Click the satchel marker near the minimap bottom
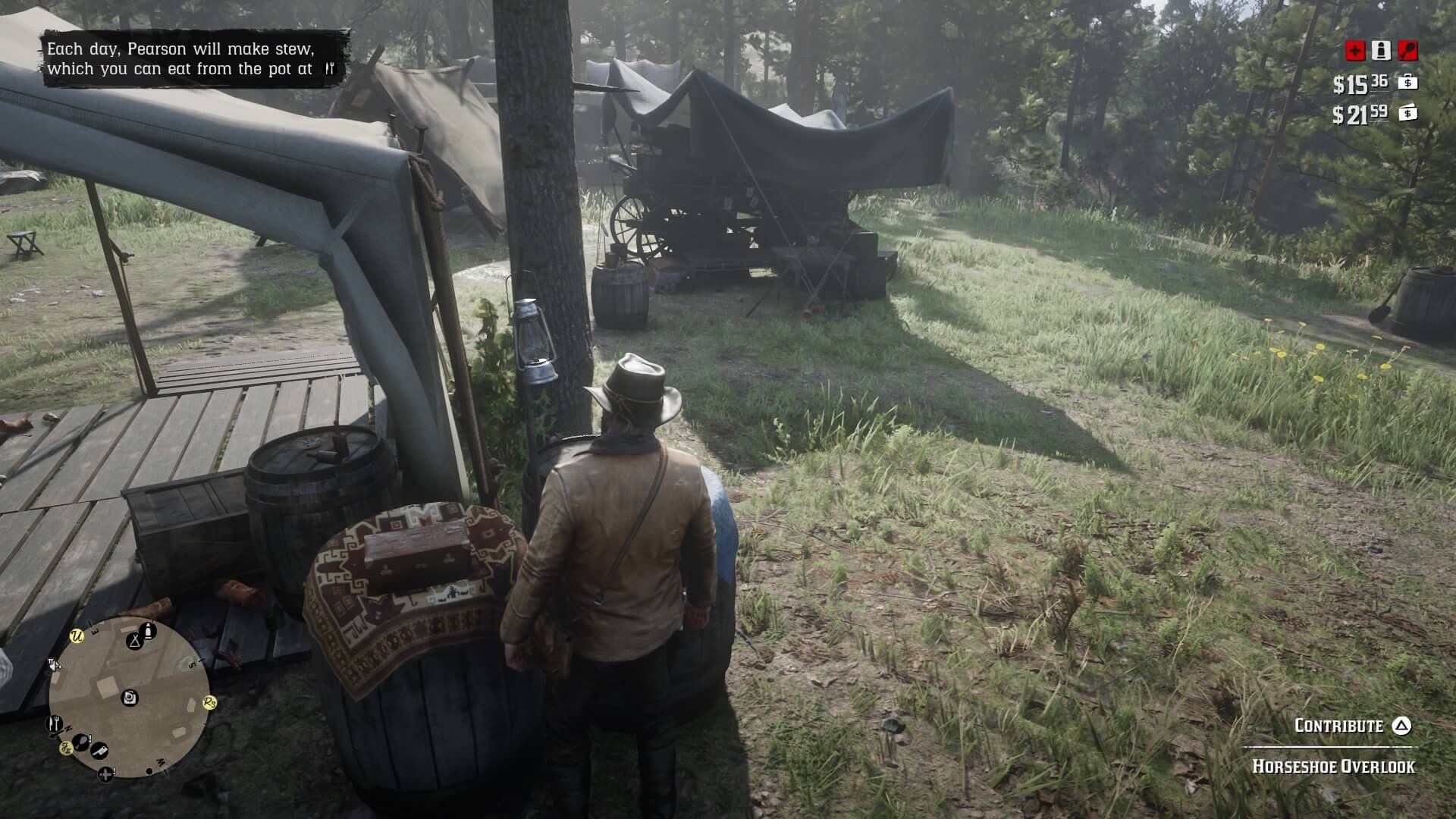Image resolution: width=1456 pixels, height=819 pixels. tap(80, 740)
